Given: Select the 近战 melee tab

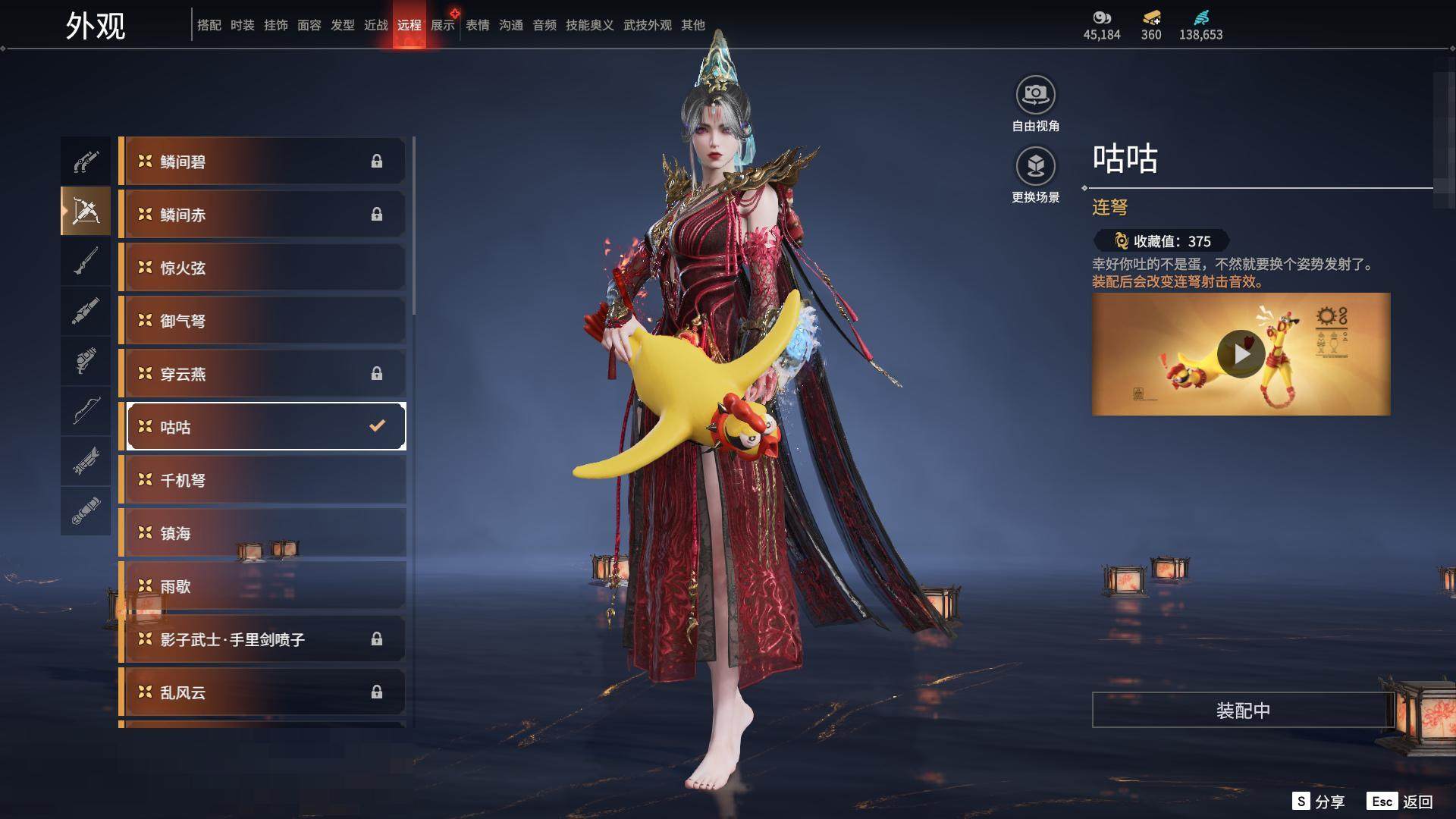Looking at the screenshot, I should (x=376, y=25).
